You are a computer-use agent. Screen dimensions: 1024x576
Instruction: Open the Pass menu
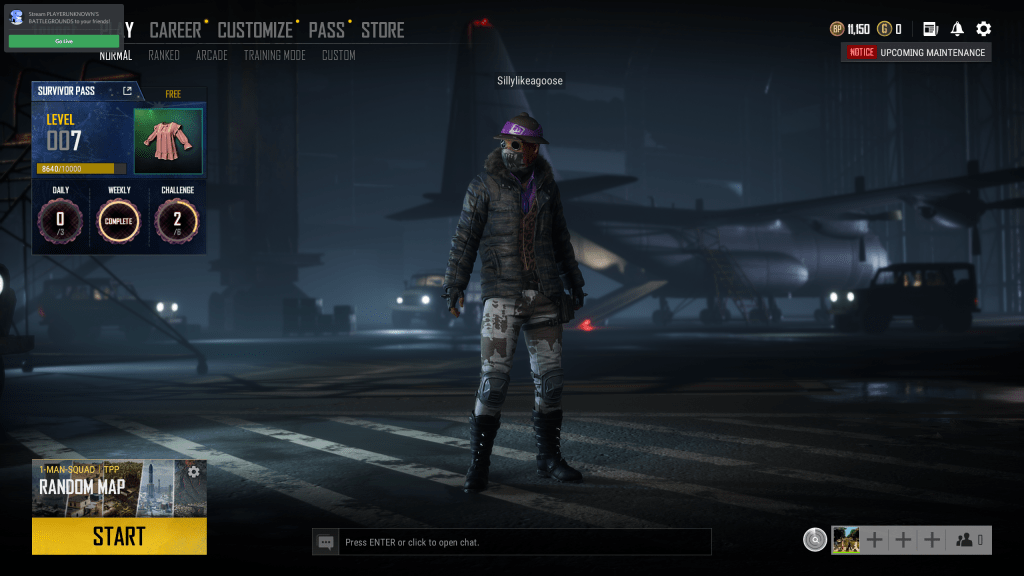click(x=326, y=30)
